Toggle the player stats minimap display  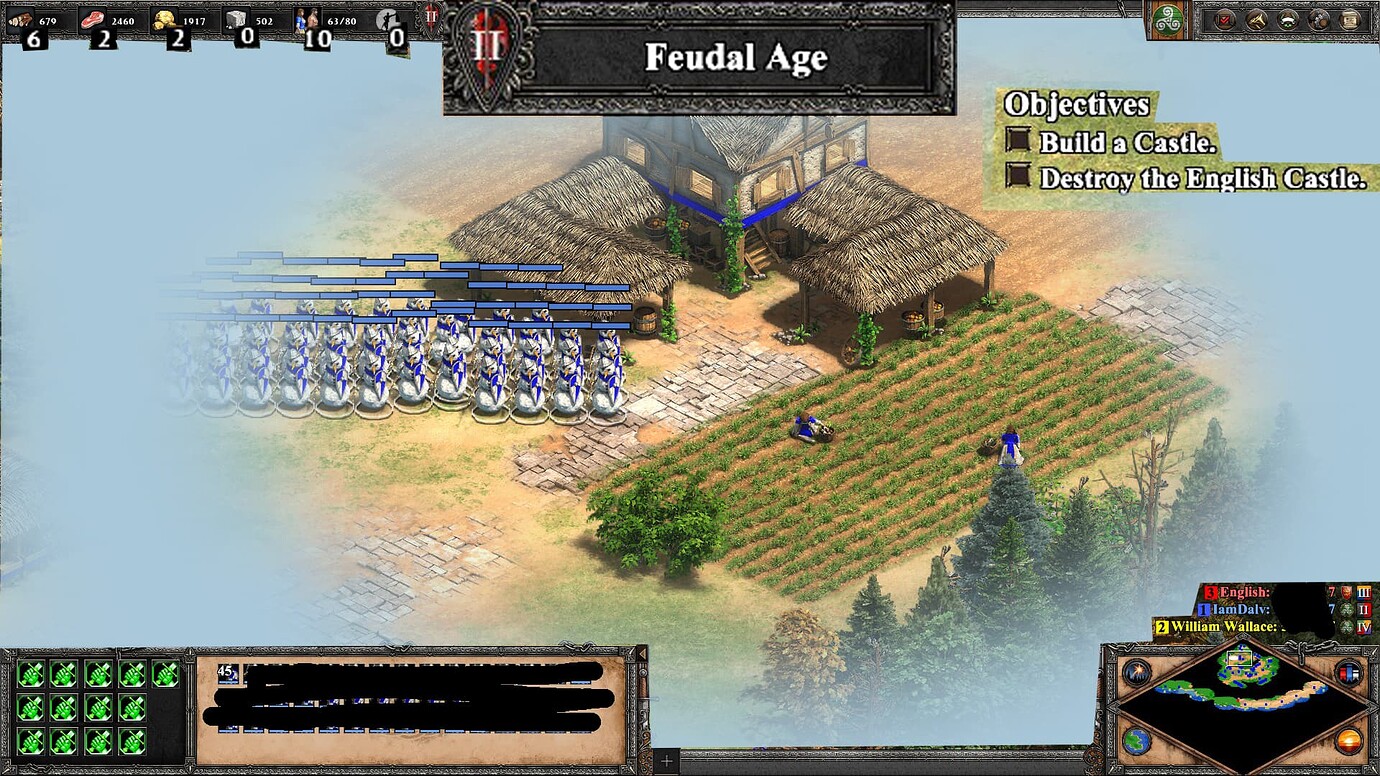point(1348,672)
